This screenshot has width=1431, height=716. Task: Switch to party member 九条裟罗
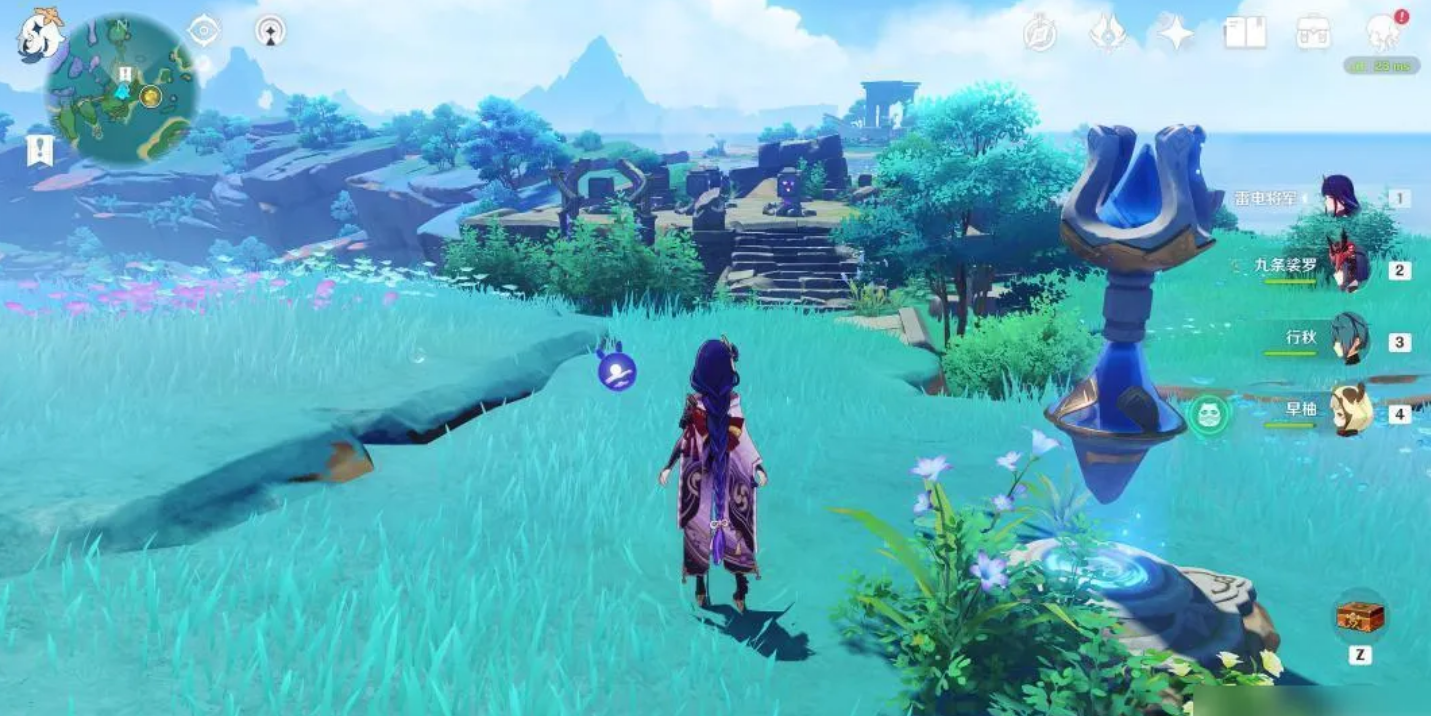1346,266
